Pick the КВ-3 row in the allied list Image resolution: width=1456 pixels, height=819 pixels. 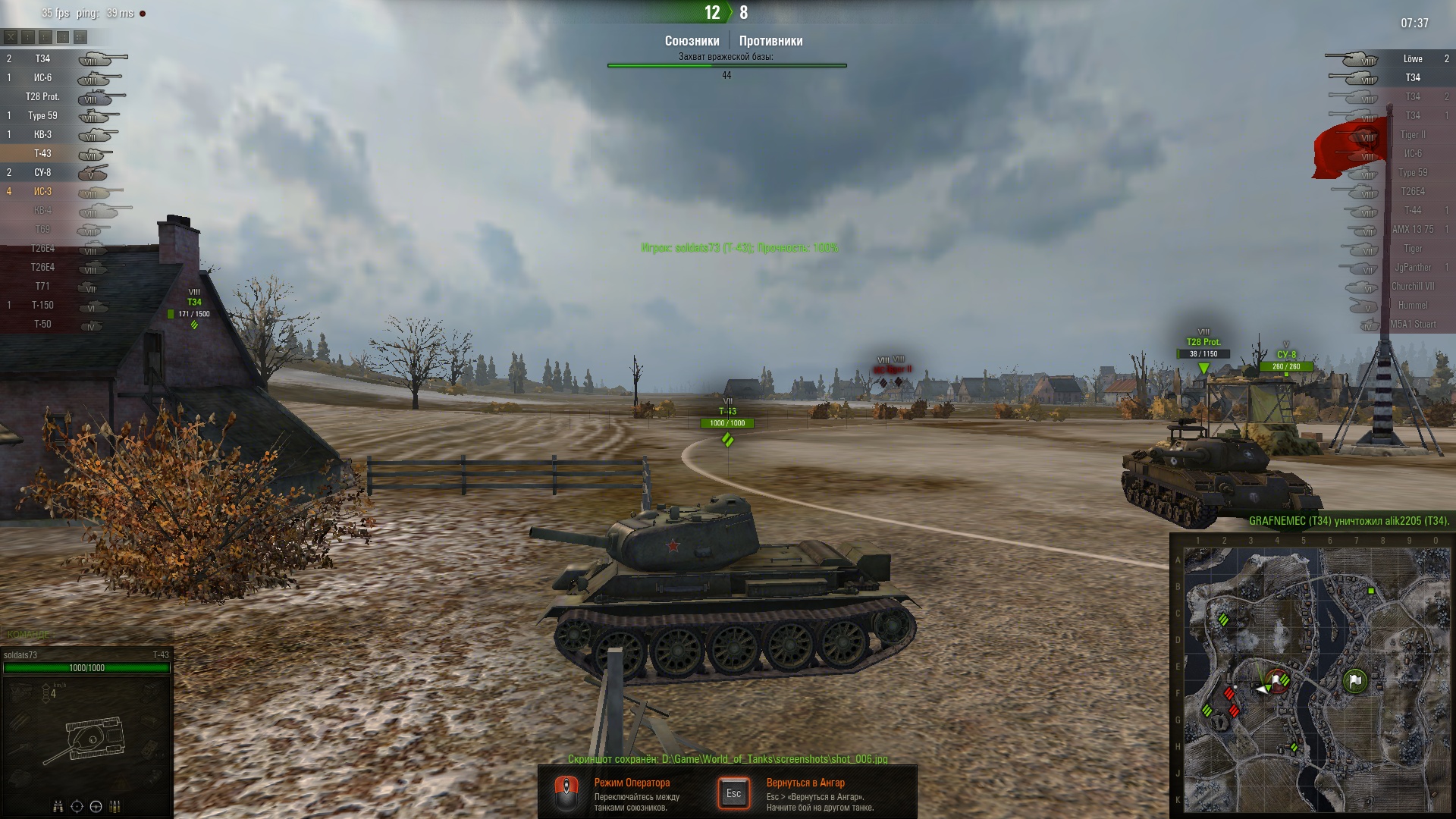[42, 135]
